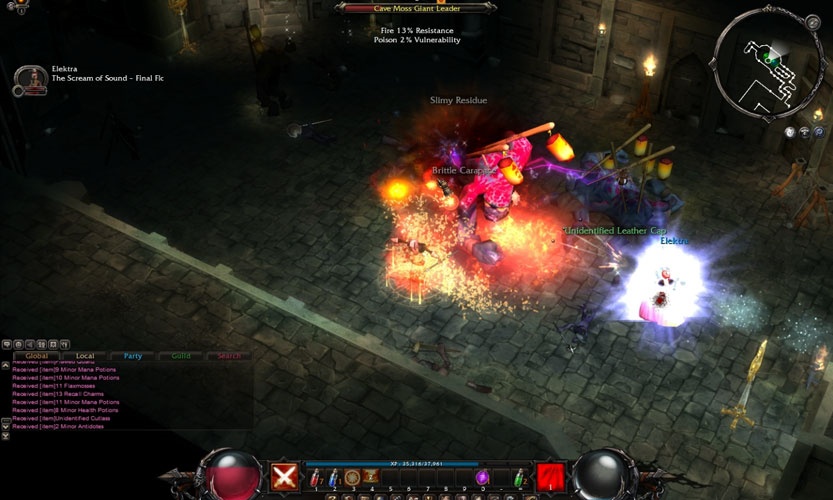Click the speech bubble chat icon
The height and width of the screenshot is (500, 833).
coord(8,344)
